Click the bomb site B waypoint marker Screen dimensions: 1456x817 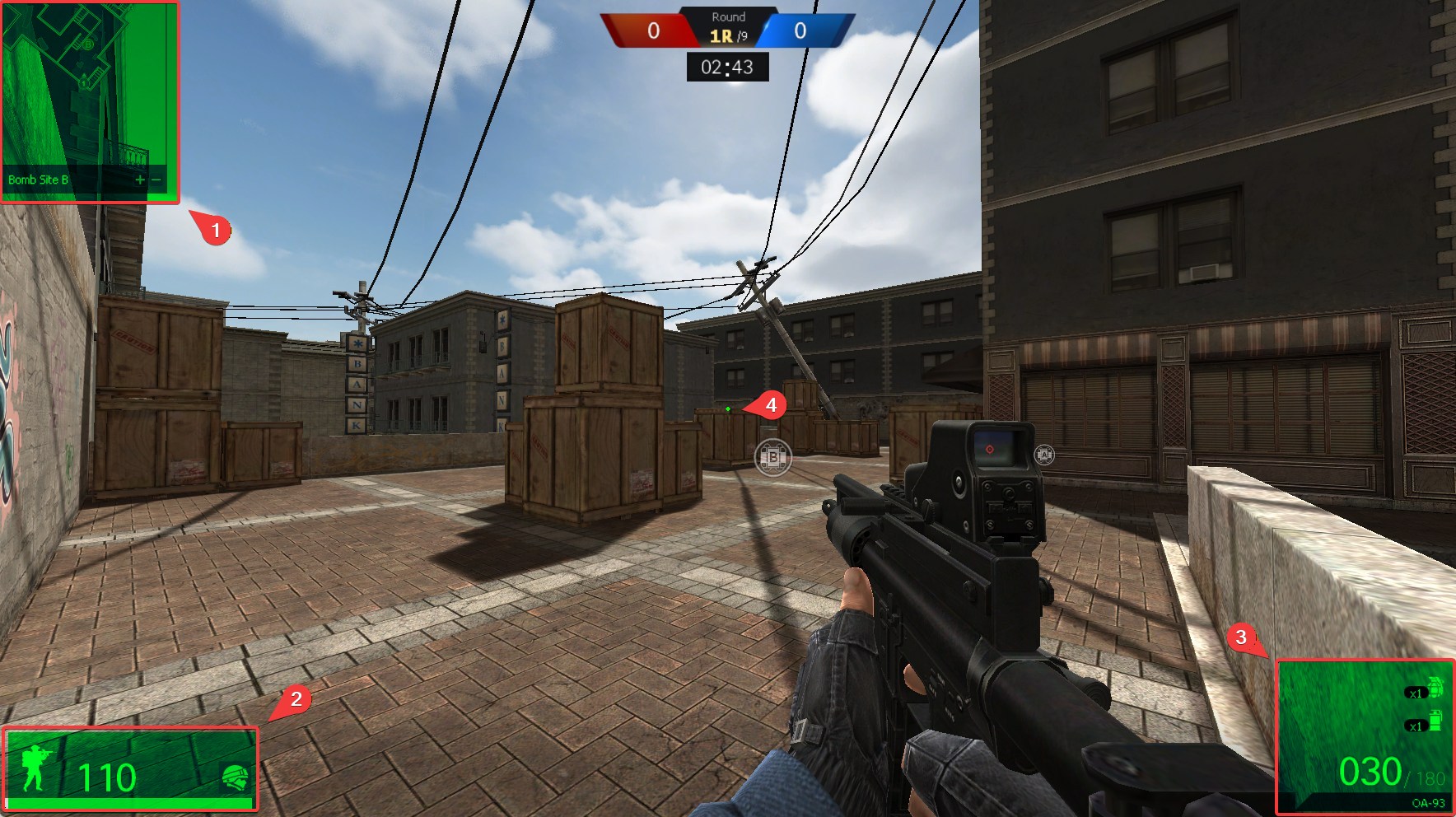772,457
